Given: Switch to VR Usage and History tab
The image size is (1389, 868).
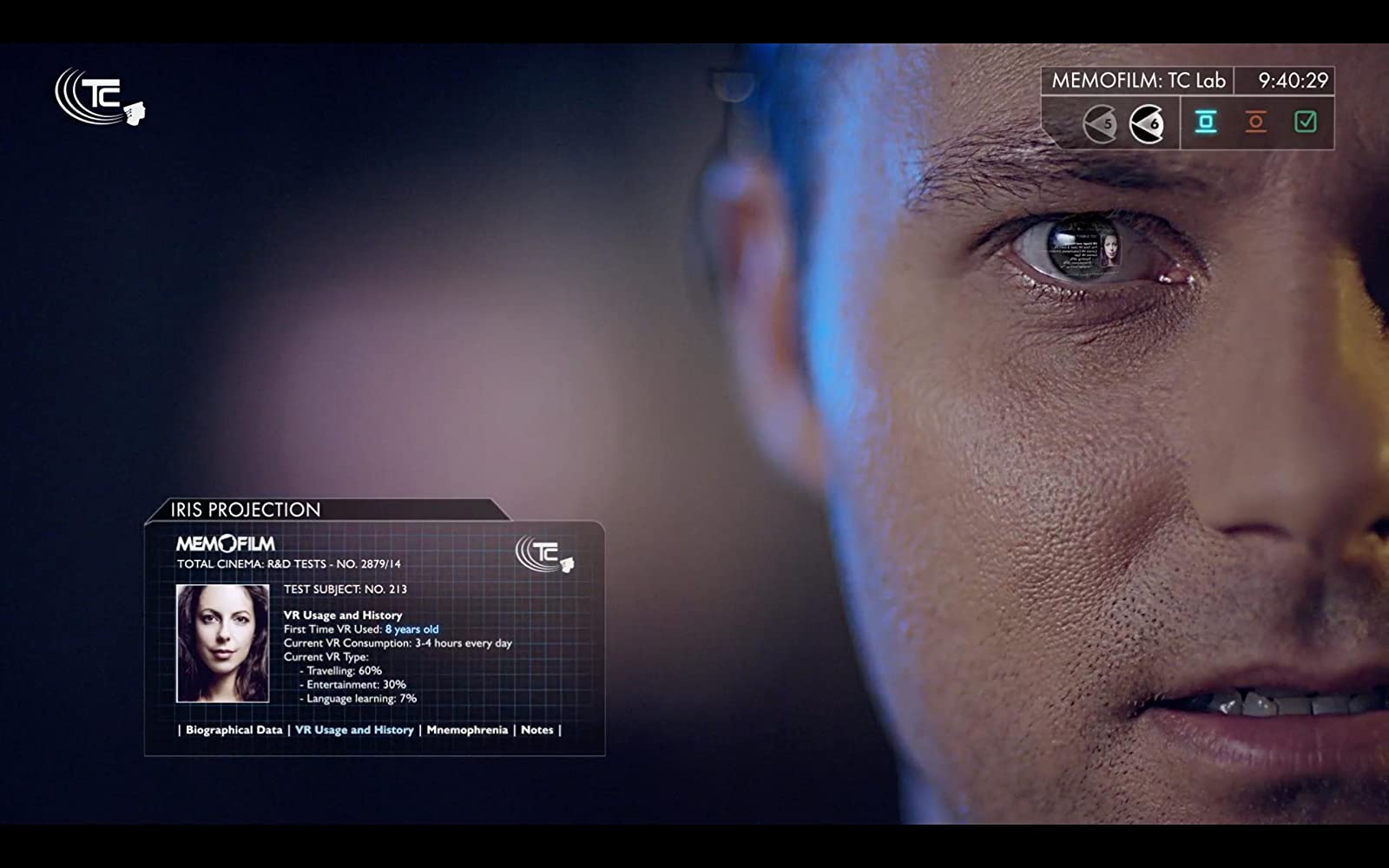Looking at the screenshot, I should pos(354,730).
